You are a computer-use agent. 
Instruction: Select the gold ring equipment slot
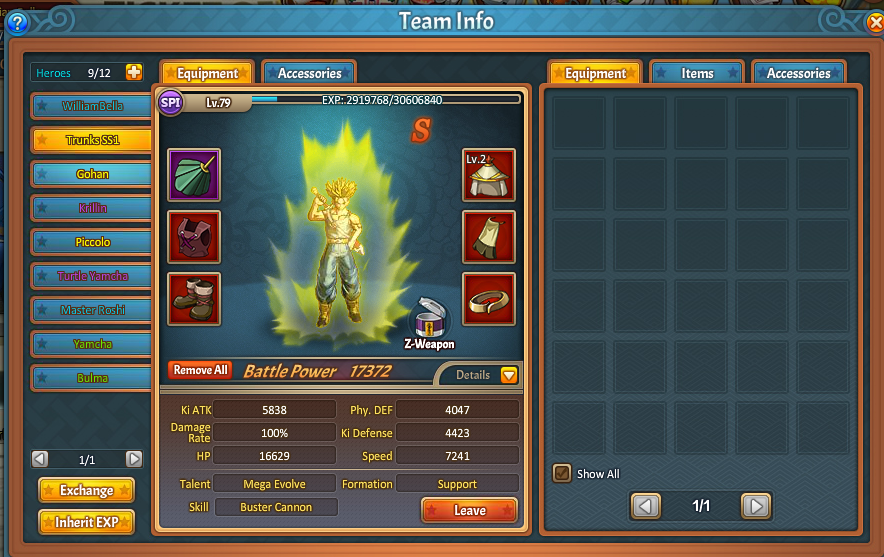pos(489,298)
